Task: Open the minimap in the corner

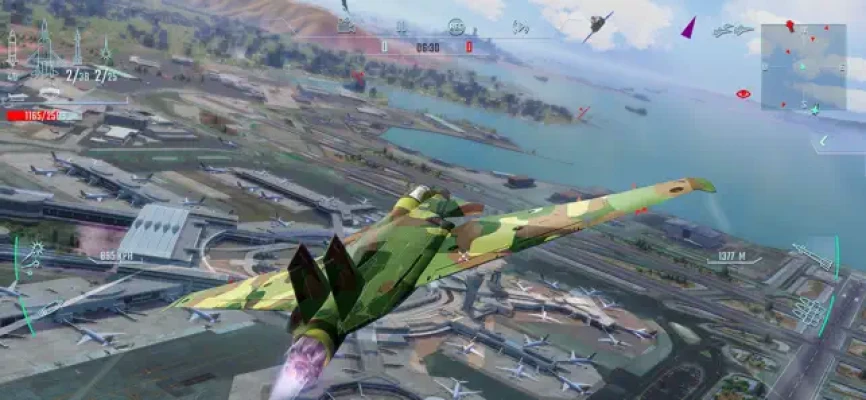Action: [802, 67]
